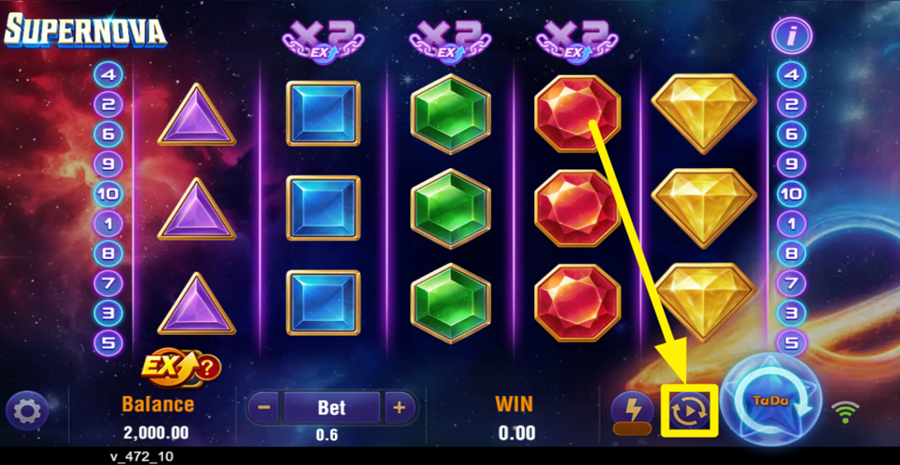
Task: Open the info paytable button
Action: point(792,37)
